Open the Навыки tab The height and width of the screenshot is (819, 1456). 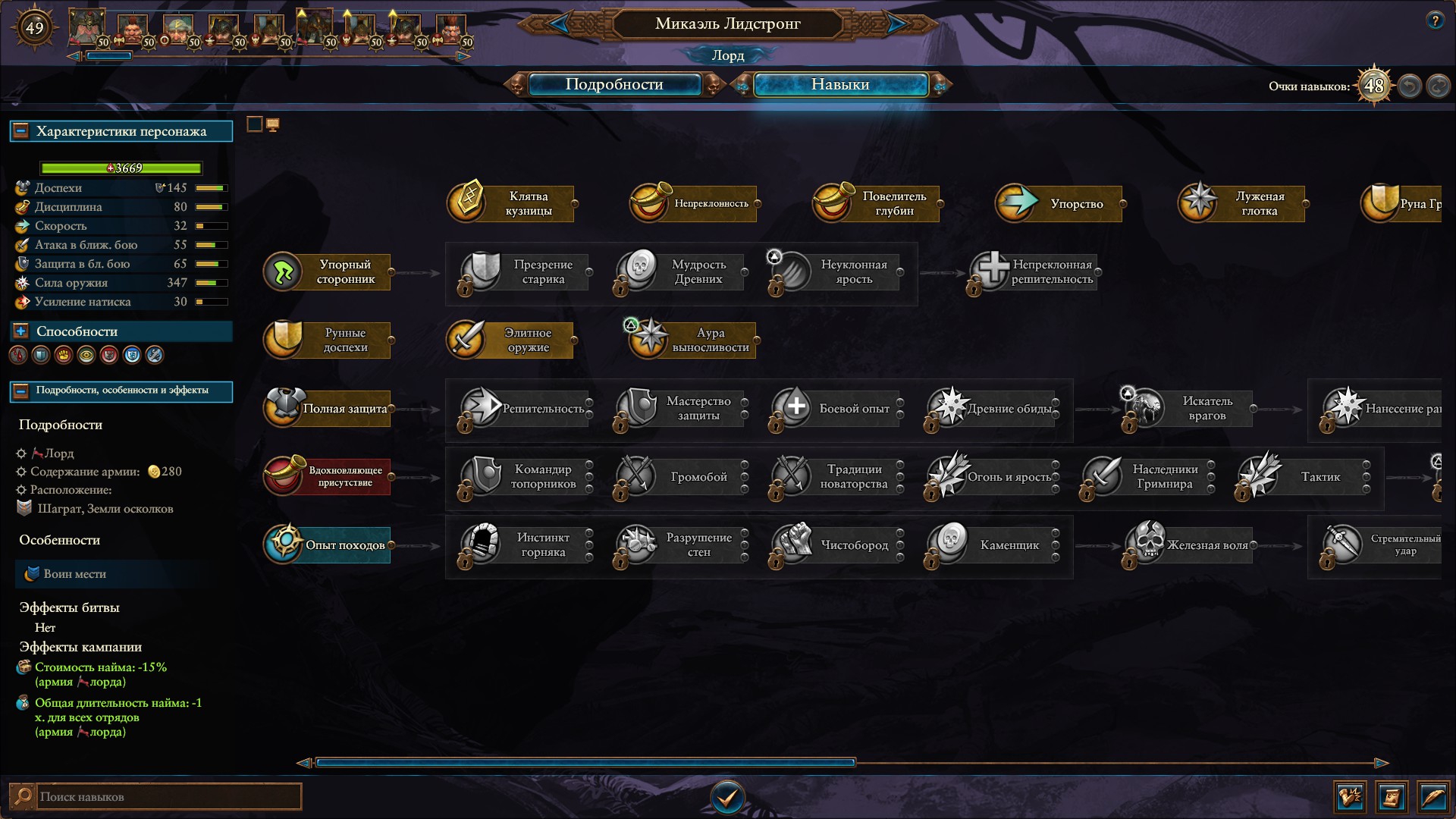pyautogui.click(x=839, y=84)
